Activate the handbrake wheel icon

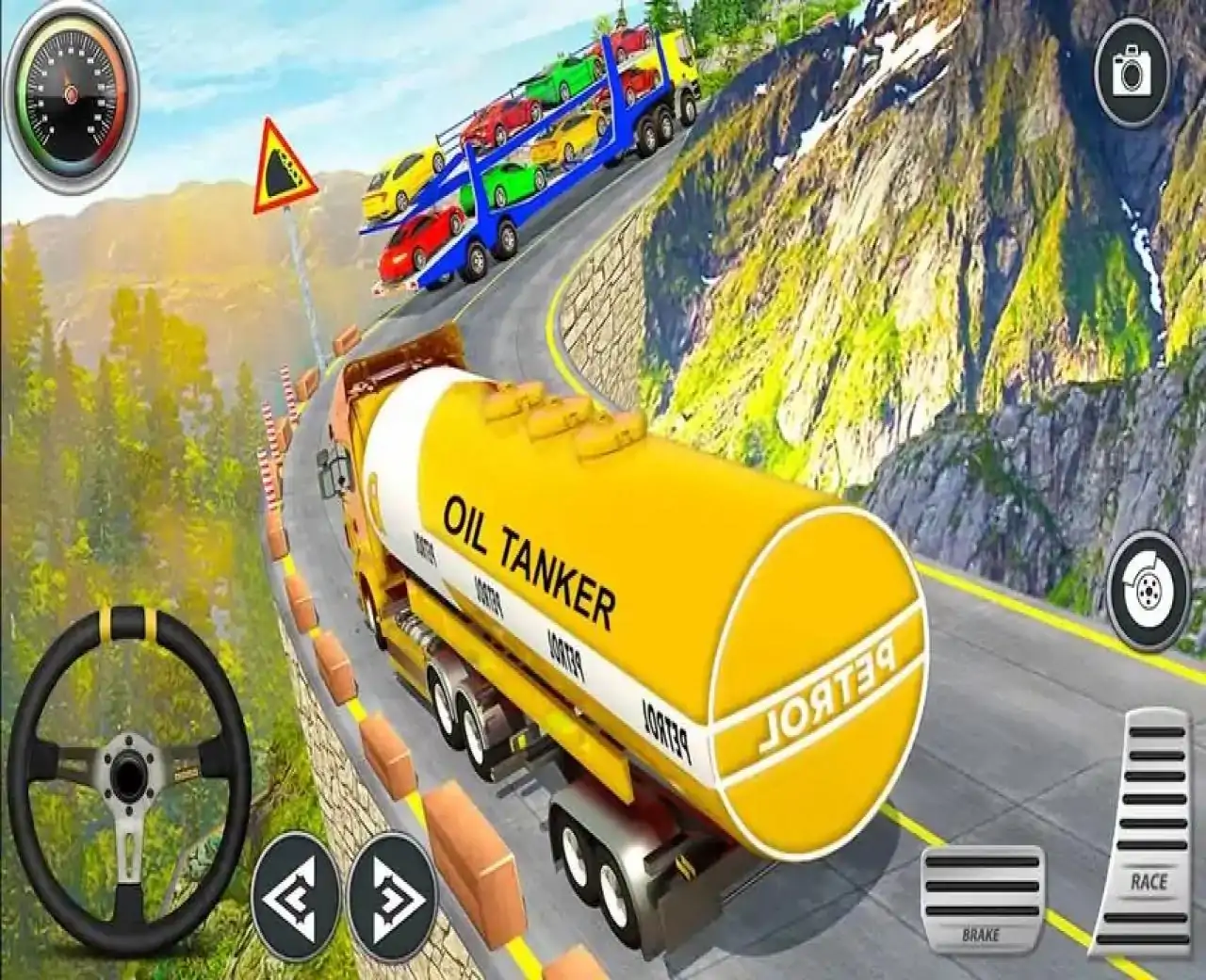(1148, 591)
